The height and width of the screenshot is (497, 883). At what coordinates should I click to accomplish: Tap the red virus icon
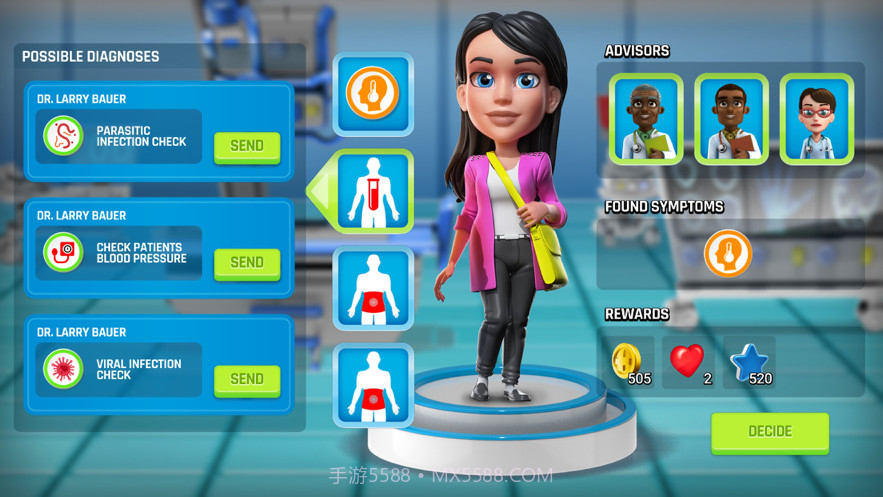[x=64, y=369]
